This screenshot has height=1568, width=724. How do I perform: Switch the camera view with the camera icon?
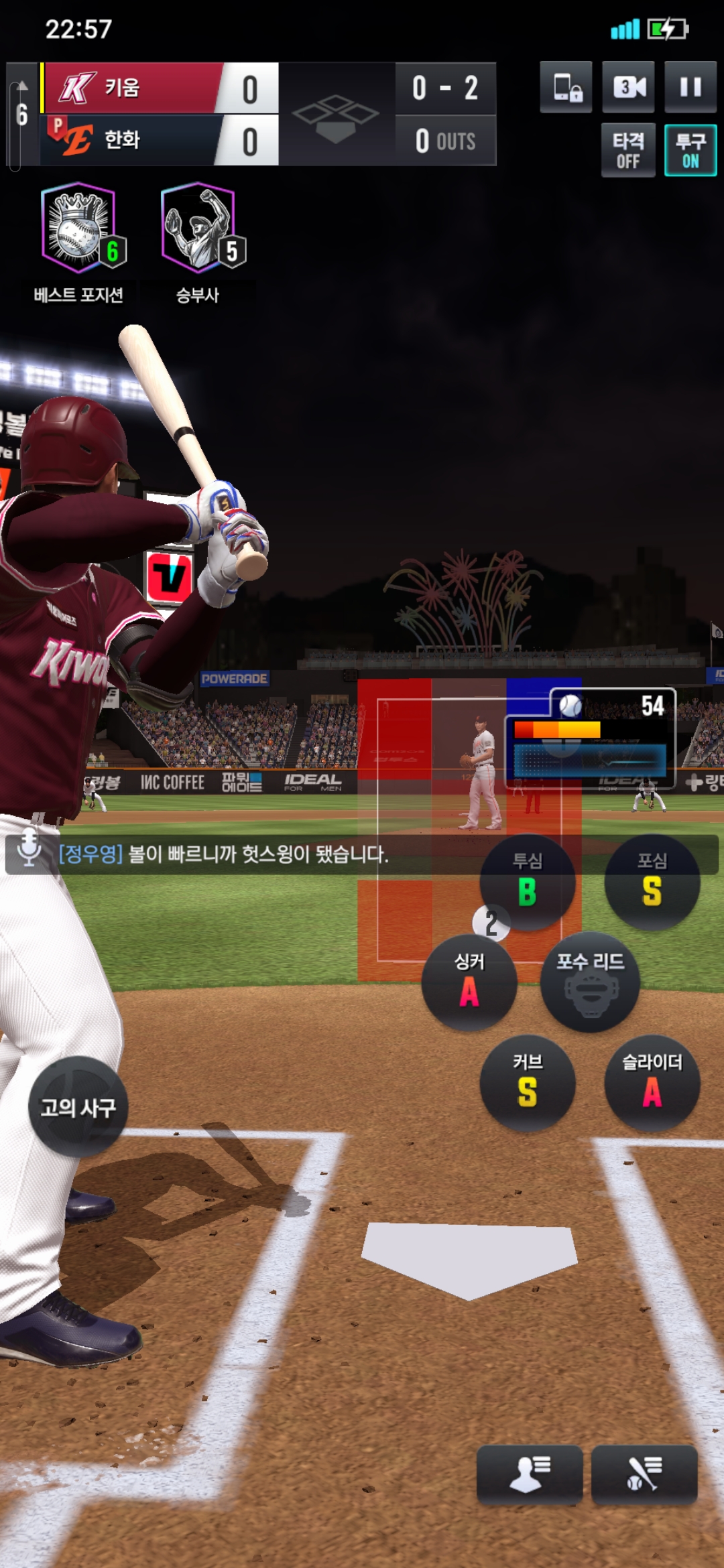tap(628, 87)
